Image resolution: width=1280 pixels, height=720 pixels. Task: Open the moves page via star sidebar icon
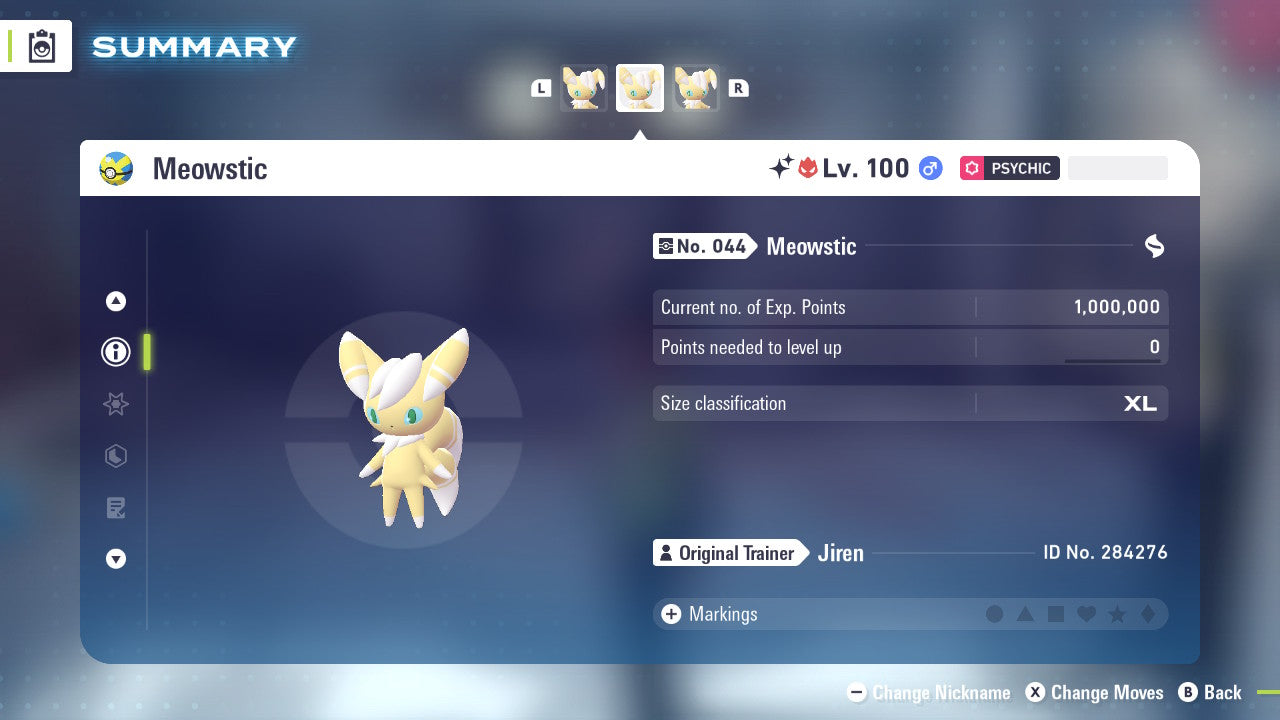point(115,404)
